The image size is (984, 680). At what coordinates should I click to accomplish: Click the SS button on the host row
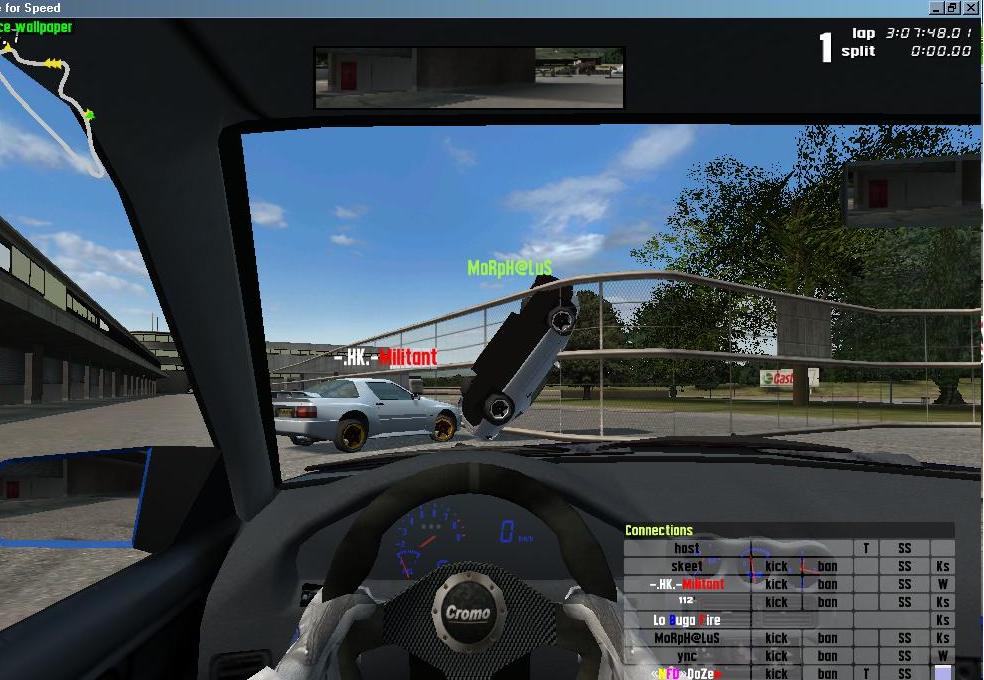[x=904, y=548]
